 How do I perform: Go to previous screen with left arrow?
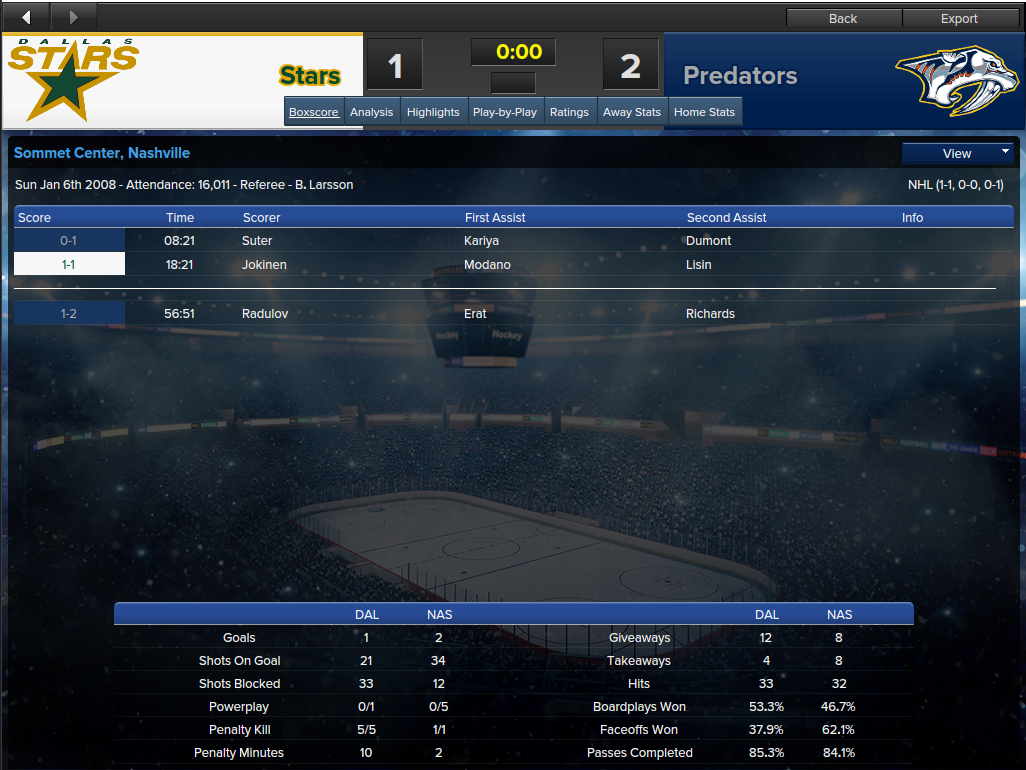click(26, 17)
